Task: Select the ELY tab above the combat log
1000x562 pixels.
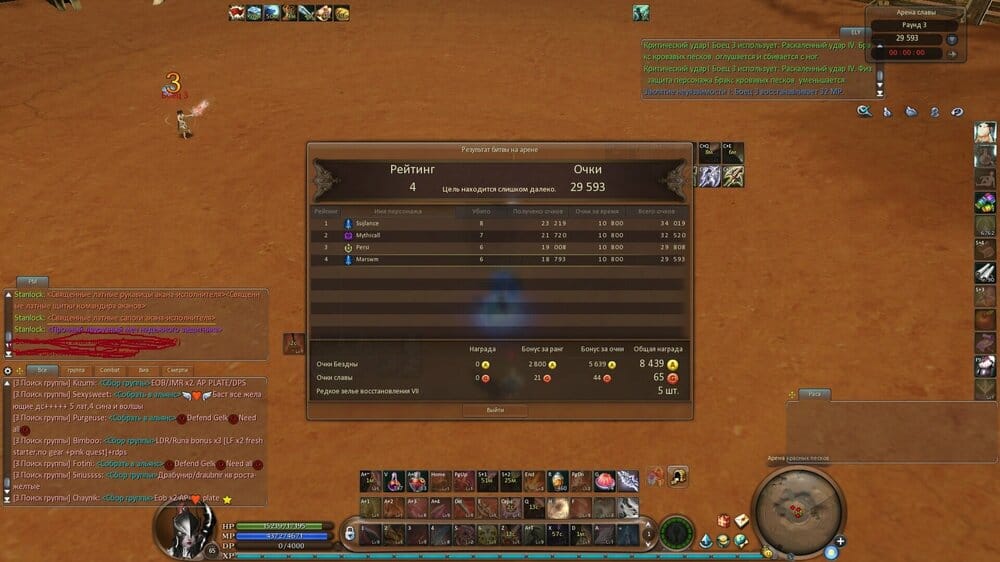Action: (x=855, y=32)
